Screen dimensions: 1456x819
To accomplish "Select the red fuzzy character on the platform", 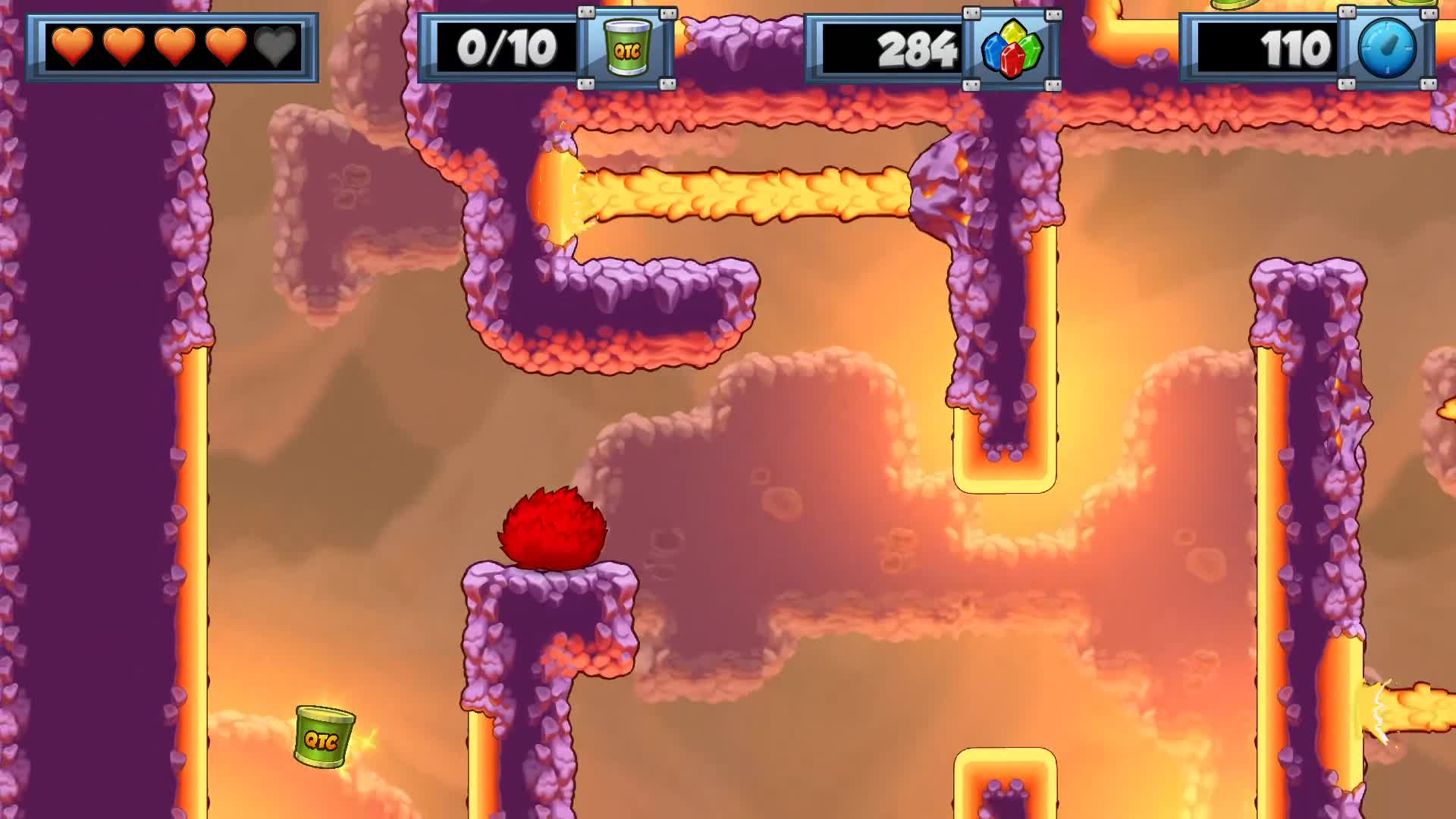I will tap(551, 529).
